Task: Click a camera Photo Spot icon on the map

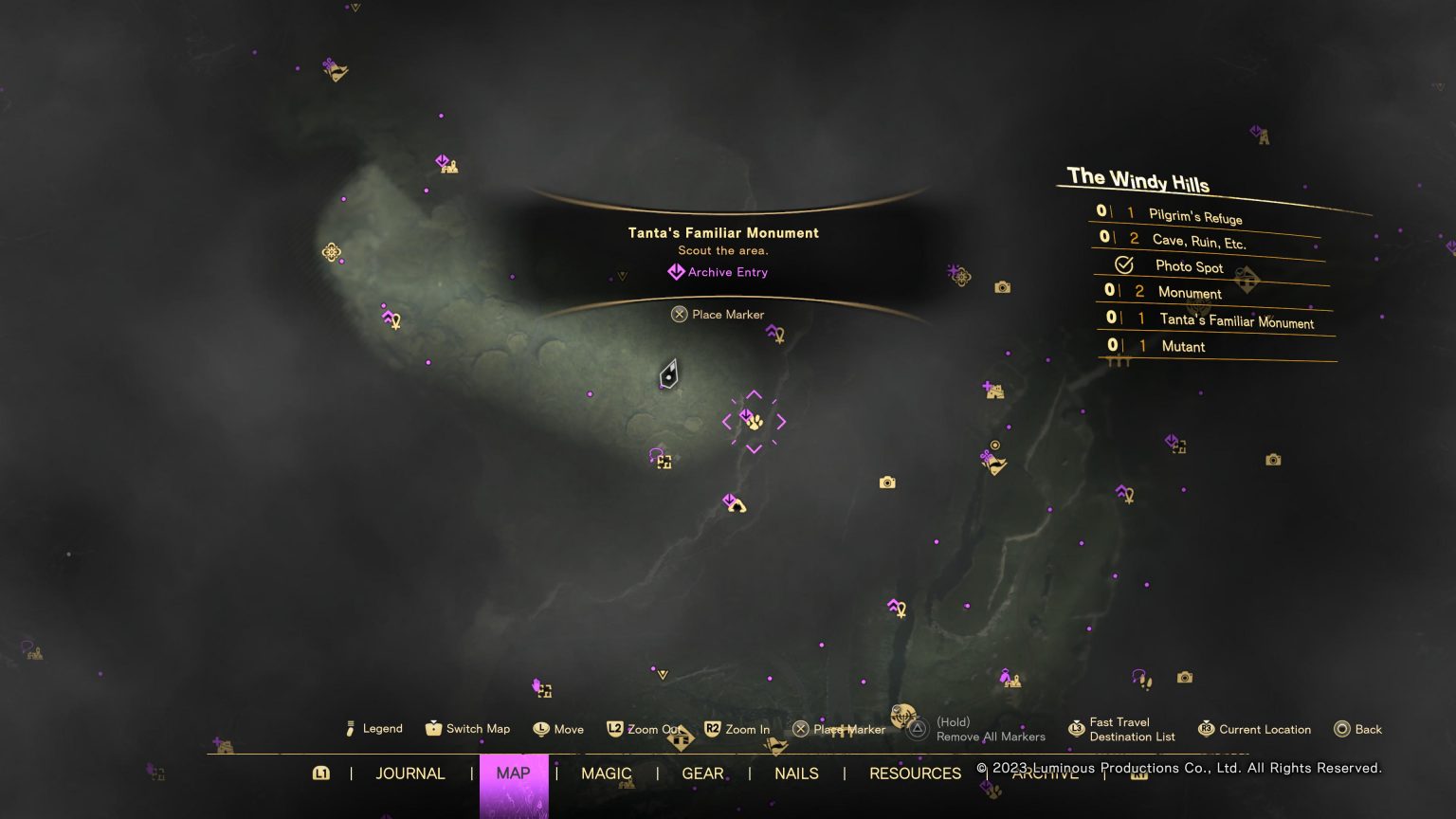Action: pos(886,482)
